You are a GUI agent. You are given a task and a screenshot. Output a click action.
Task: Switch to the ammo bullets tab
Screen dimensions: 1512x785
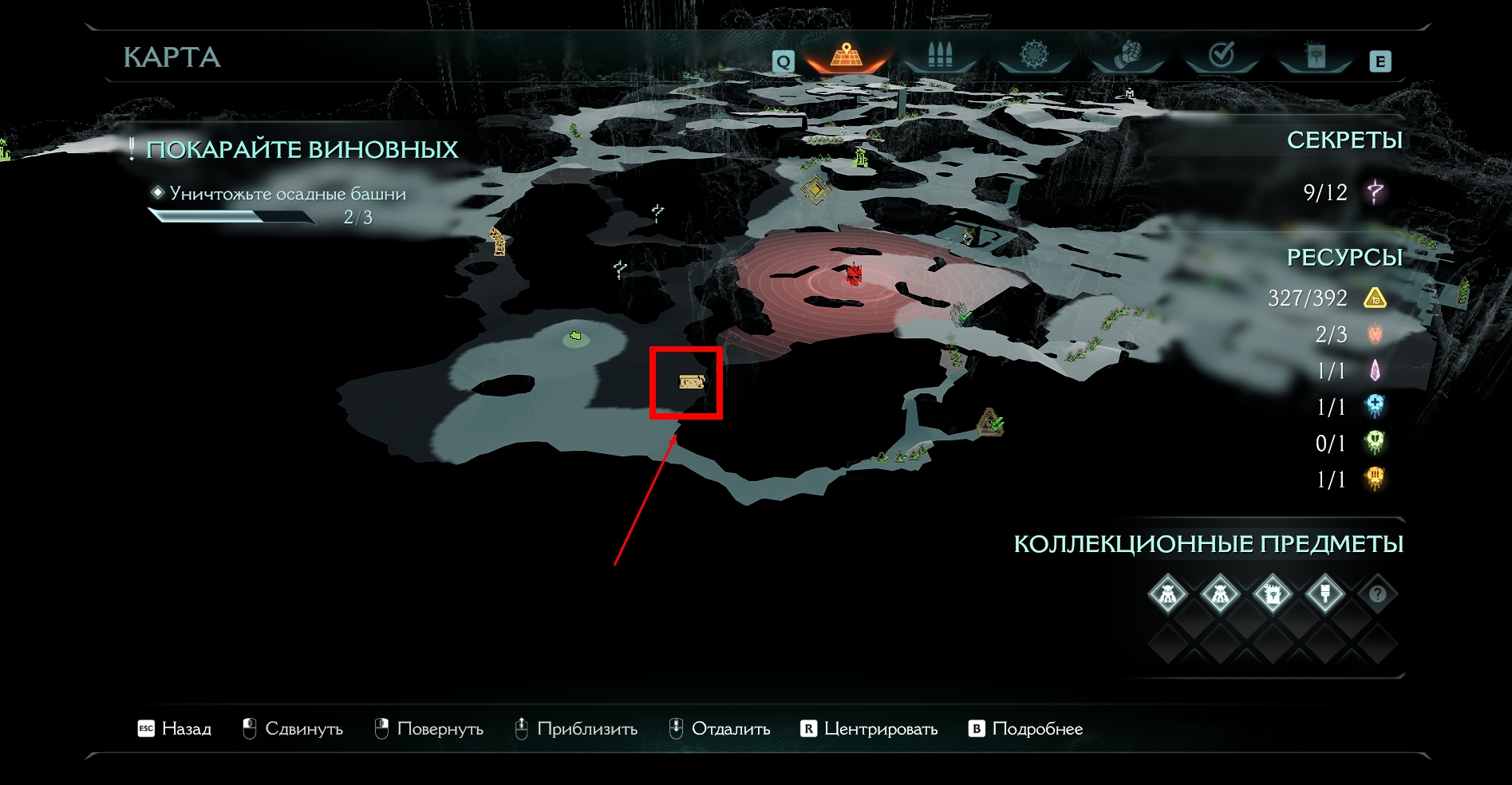pos(940,56)
